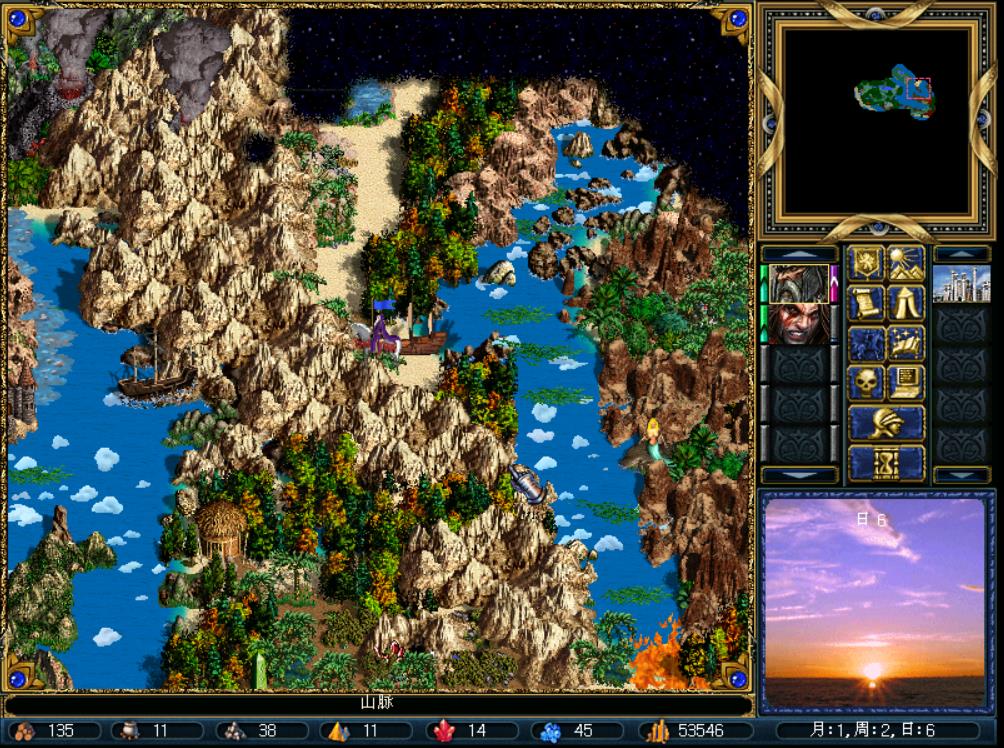1004x748 pixels.
Task: Open the quest log scroll
Action: pyautogui.click(x=866, y=303)
